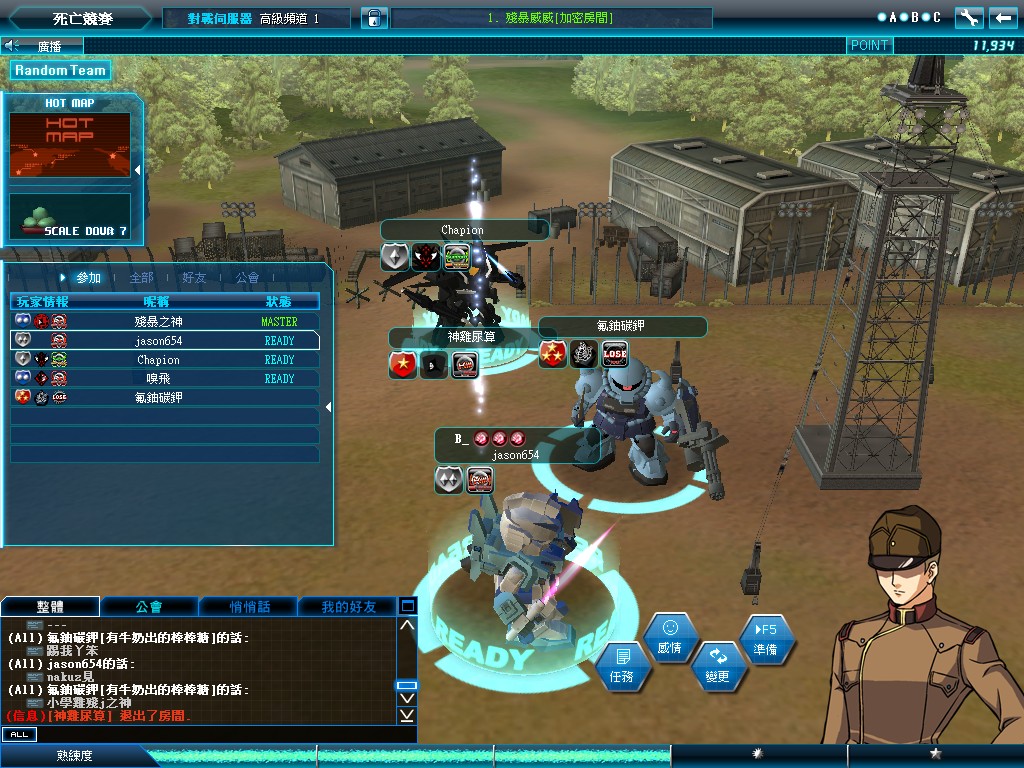Open the 好友 friends tab in player list
The image size is (1024, 768).
pos(194,278)
